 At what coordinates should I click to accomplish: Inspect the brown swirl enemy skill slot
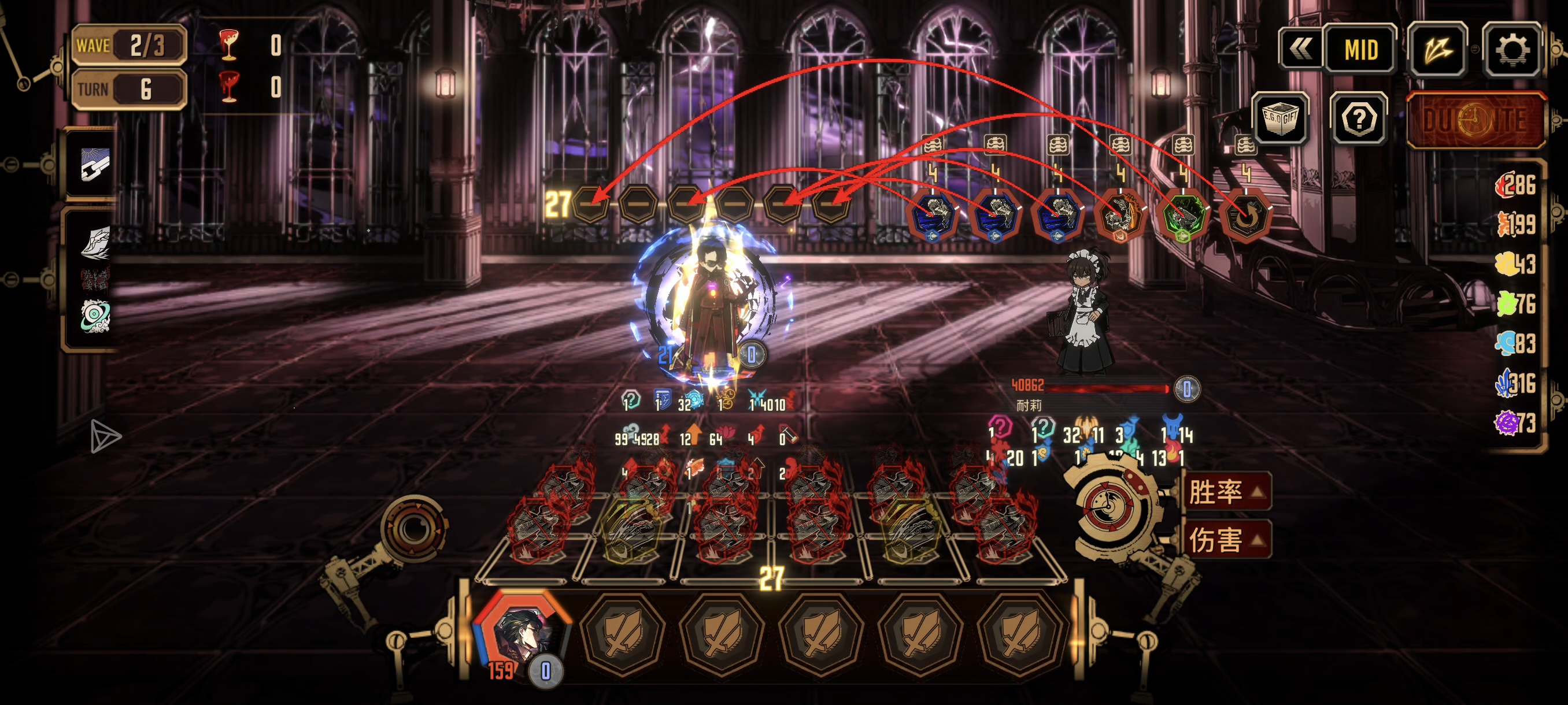(1245, 216)
